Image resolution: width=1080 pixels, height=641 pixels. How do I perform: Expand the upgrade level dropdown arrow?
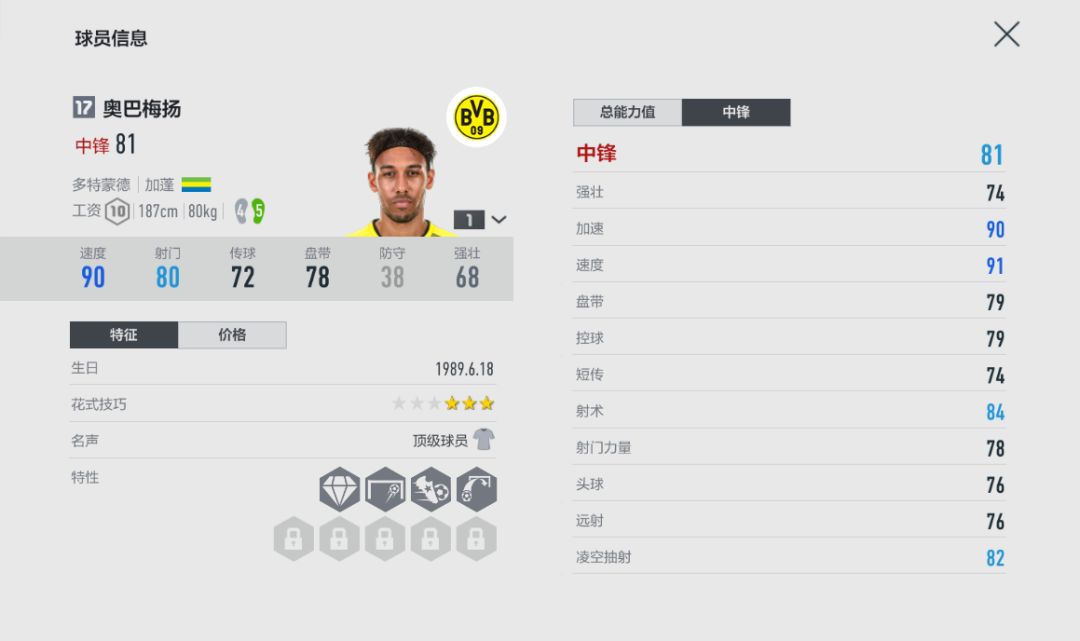point(499,220)
